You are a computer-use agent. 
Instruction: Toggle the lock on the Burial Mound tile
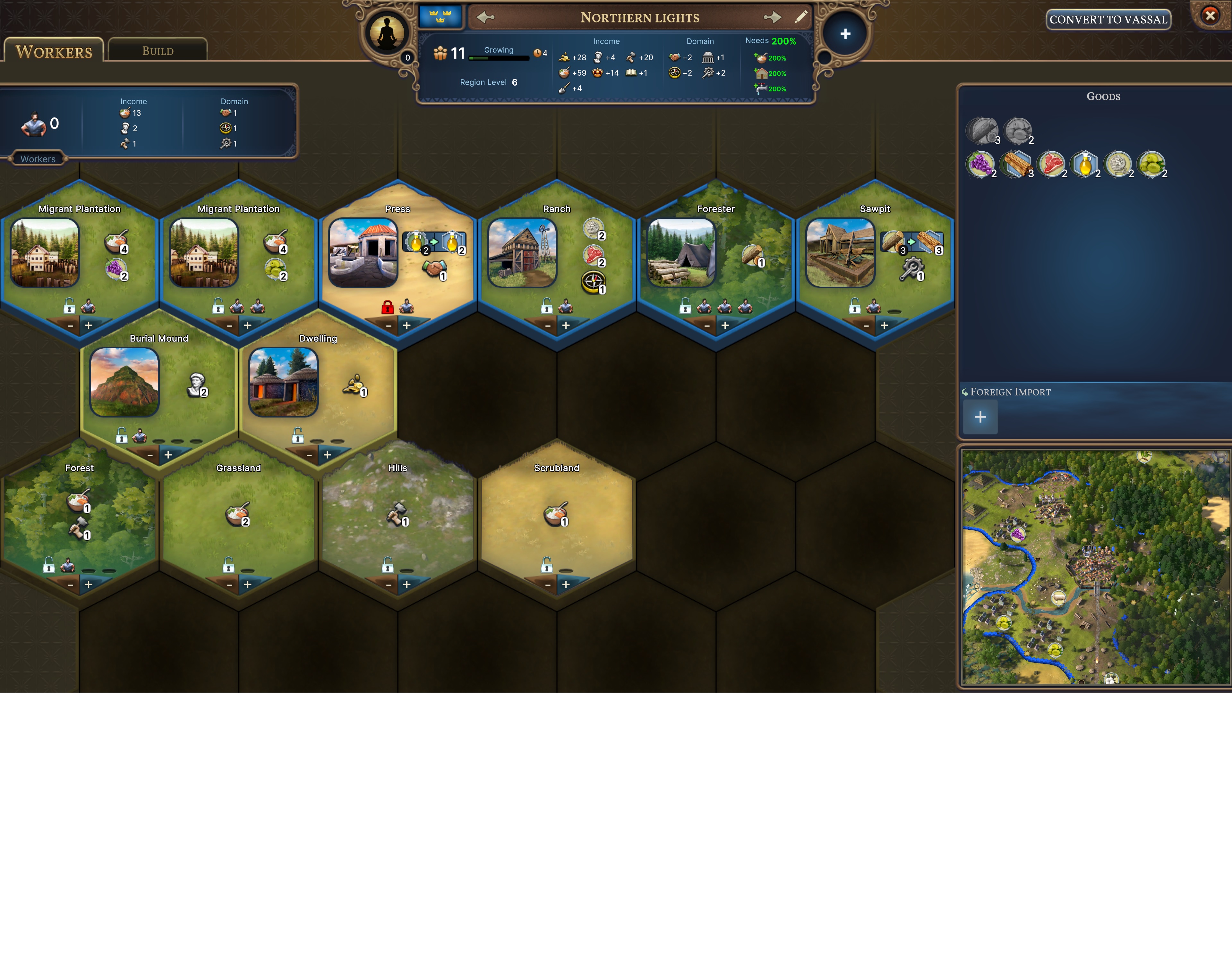coord(123,437)
